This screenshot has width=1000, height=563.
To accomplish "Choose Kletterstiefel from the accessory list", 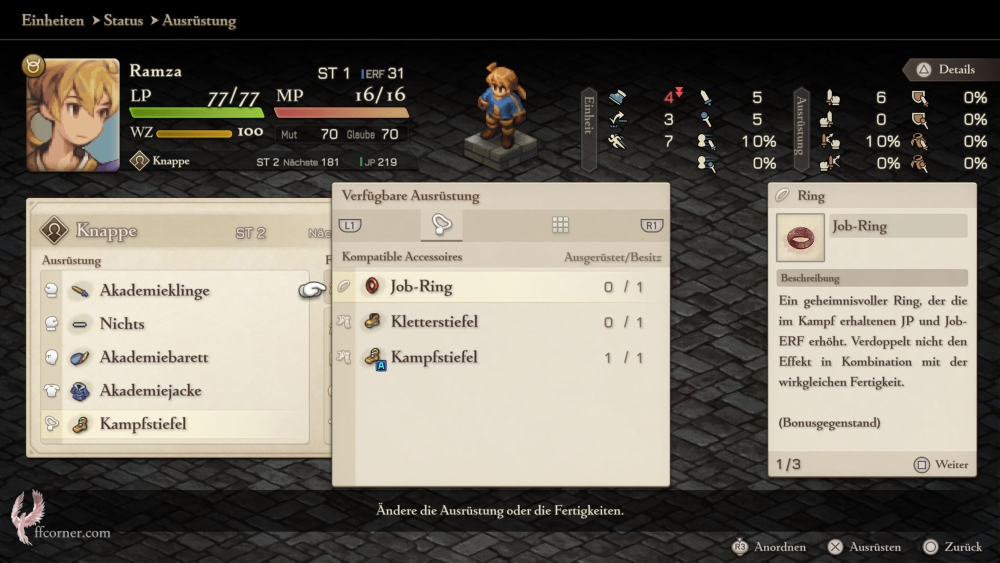I will click(433, 322).
